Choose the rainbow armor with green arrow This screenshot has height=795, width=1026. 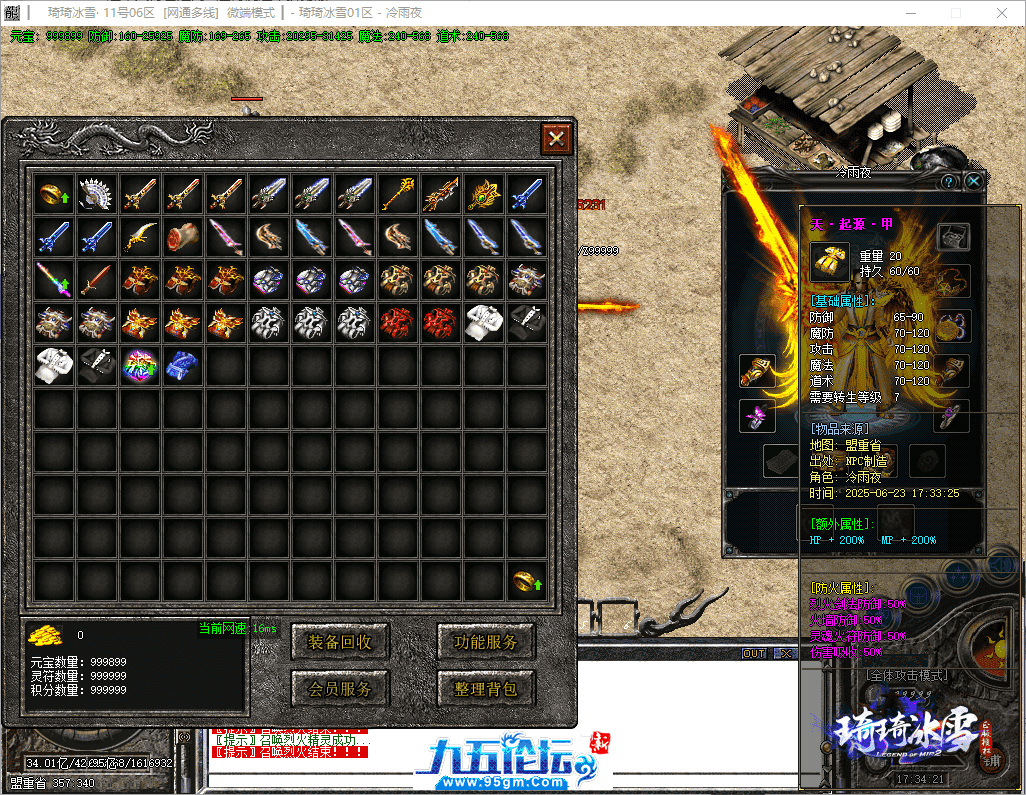tap(141, 365)
